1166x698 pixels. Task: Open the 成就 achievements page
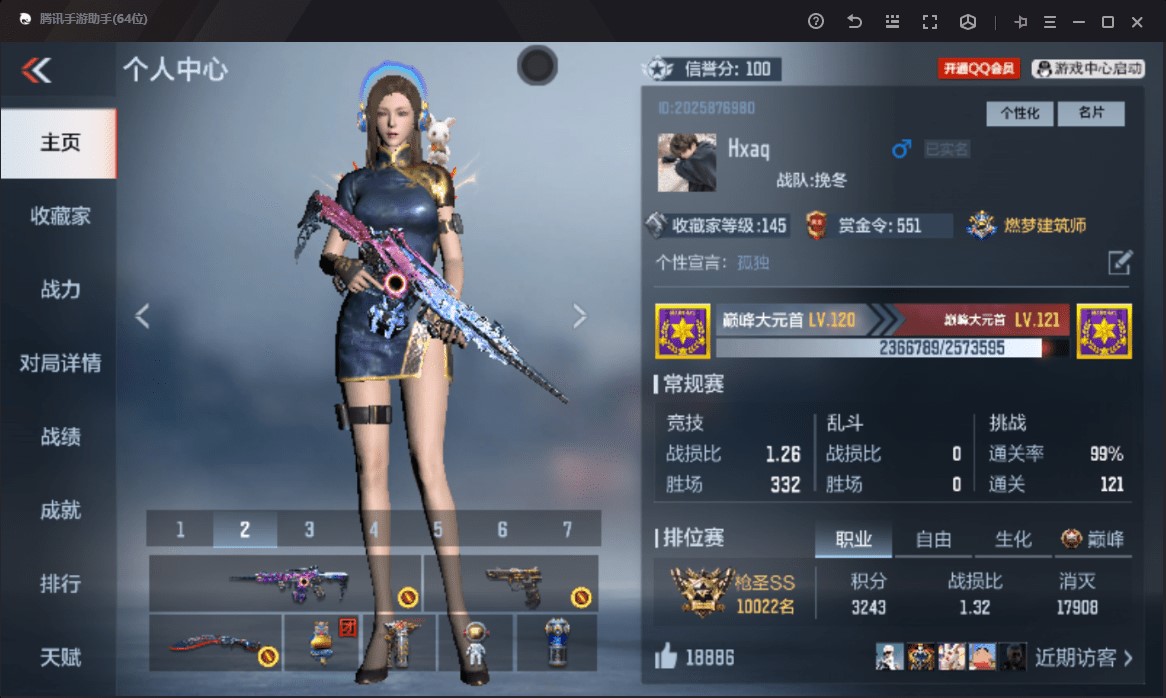tap(59, 510)
